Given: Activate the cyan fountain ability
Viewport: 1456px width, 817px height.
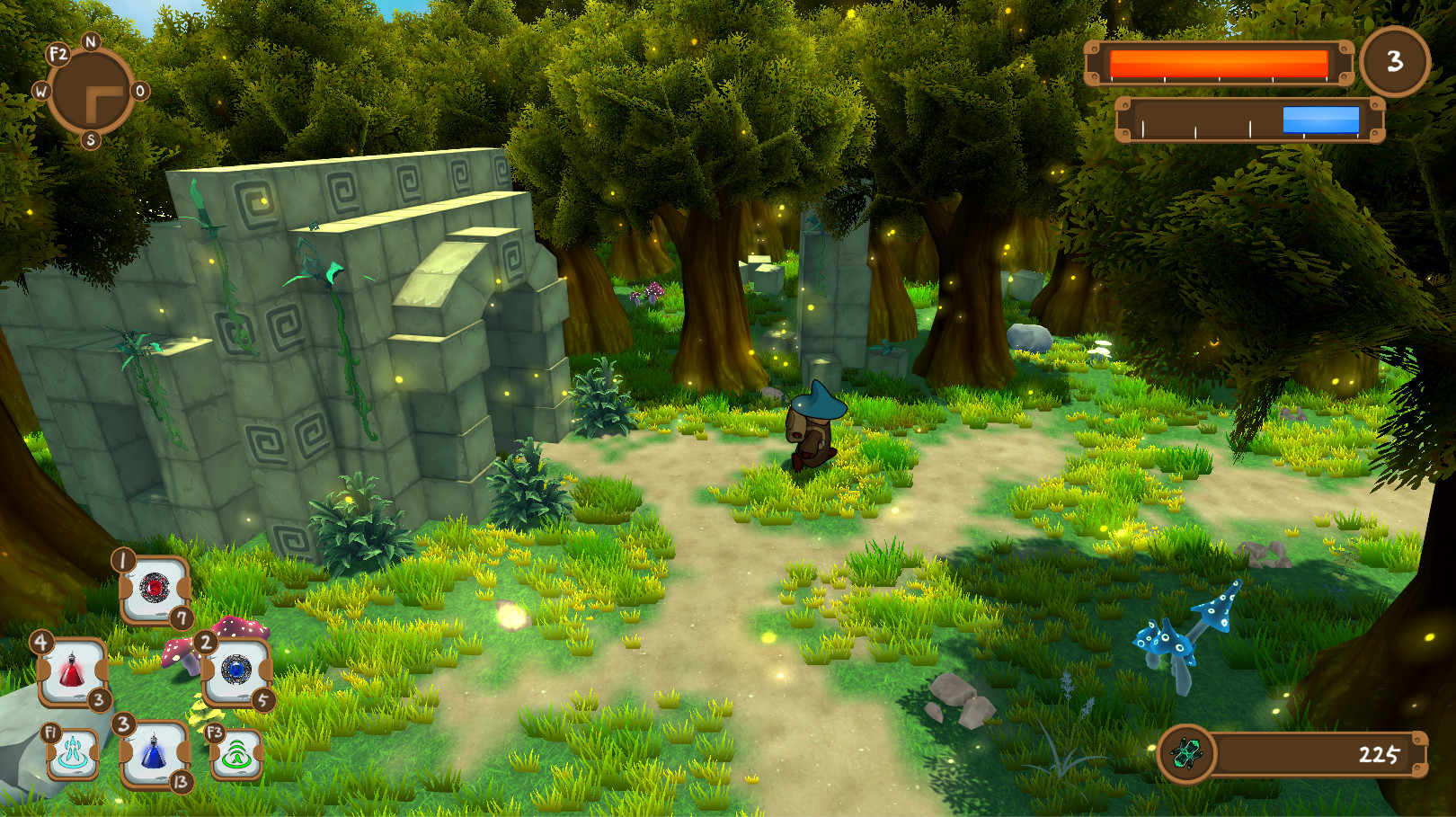Looking at the screenshot, I should click(73, 753).
